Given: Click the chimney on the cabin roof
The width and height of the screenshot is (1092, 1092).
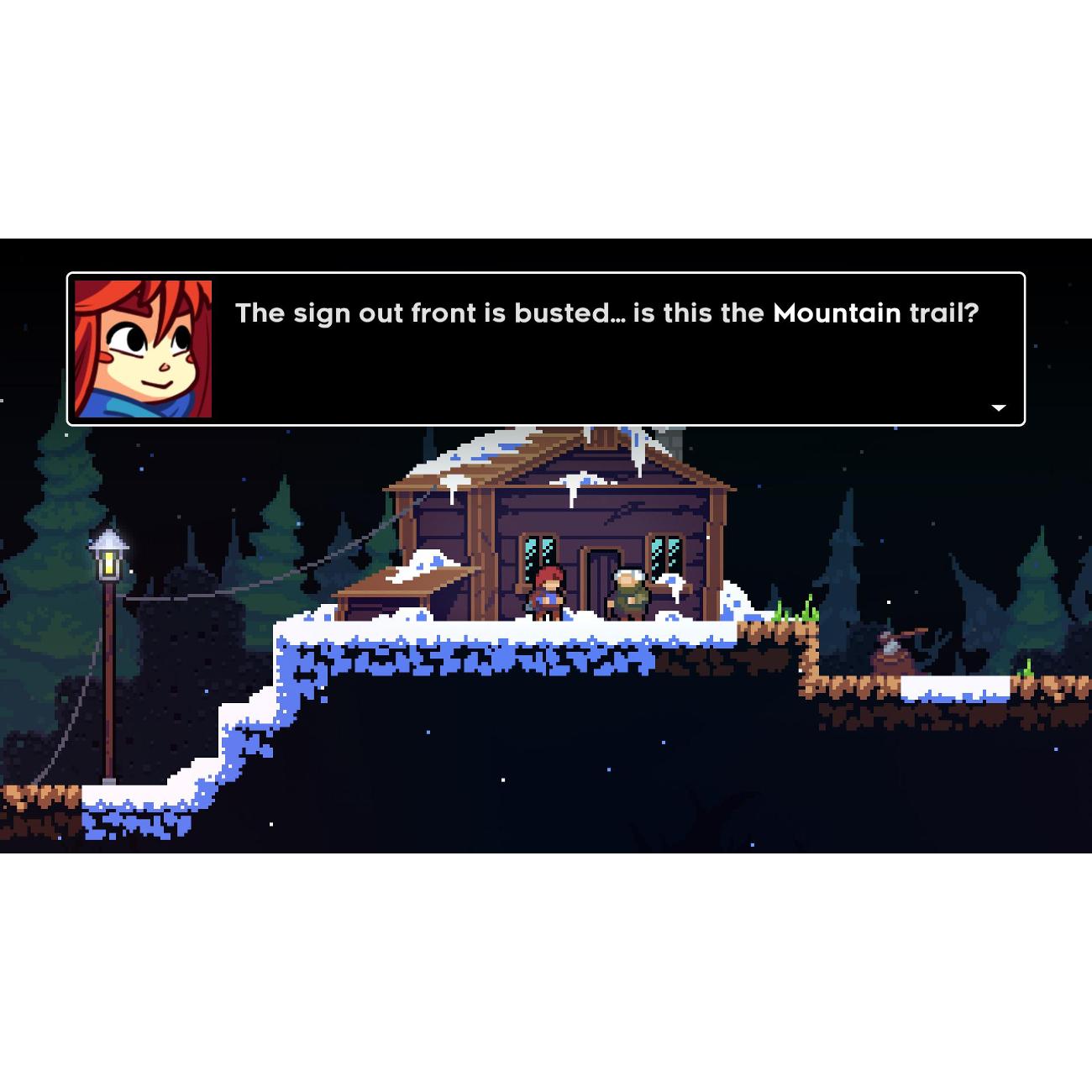Looking at the screenshot, I should [x=672, y=441].
